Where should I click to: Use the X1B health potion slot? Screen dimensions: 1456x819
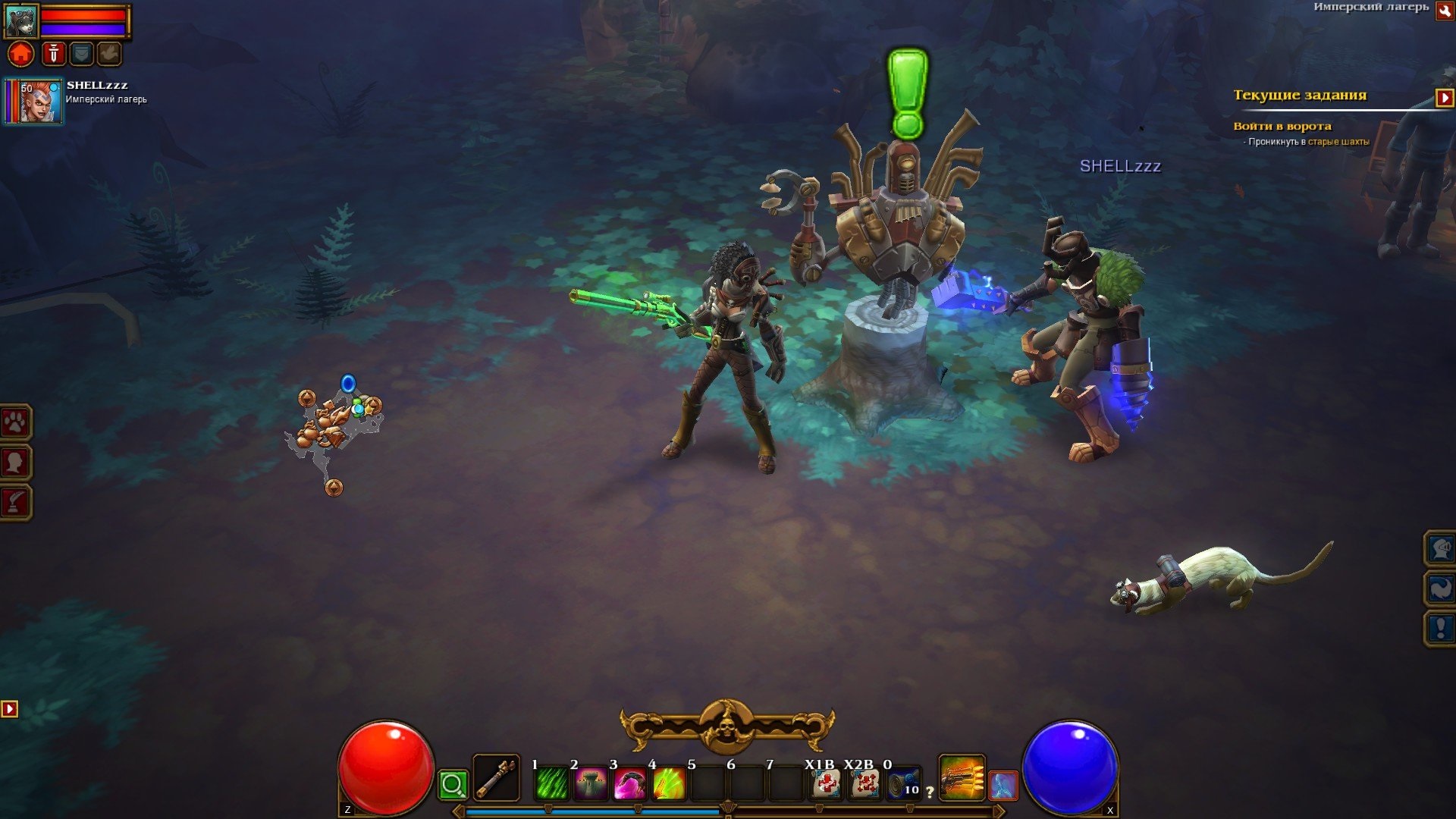[x=826, y=784]
